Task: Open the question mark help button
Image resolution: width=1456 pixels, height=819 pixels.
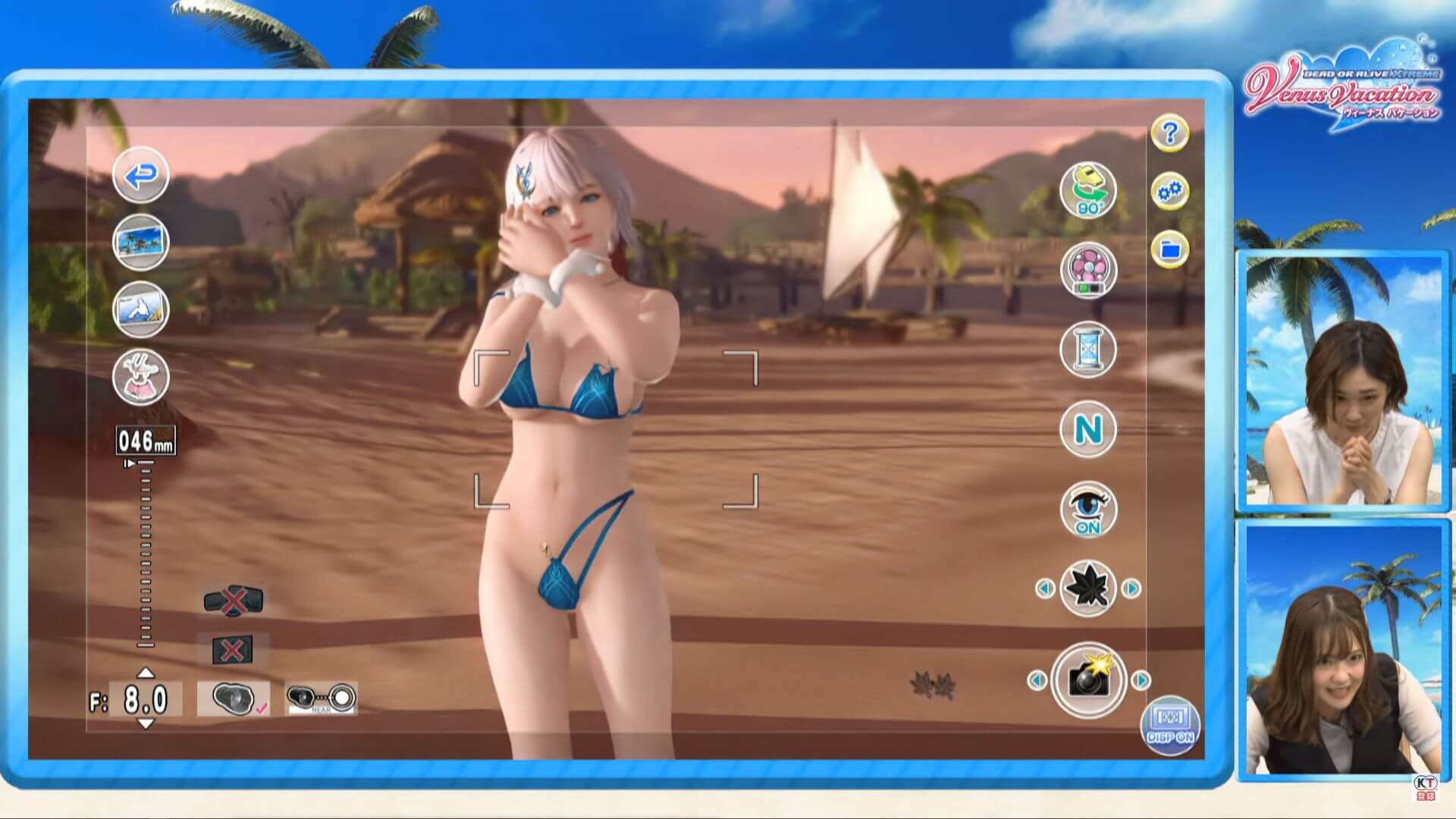Action: tap(1169, 133)
